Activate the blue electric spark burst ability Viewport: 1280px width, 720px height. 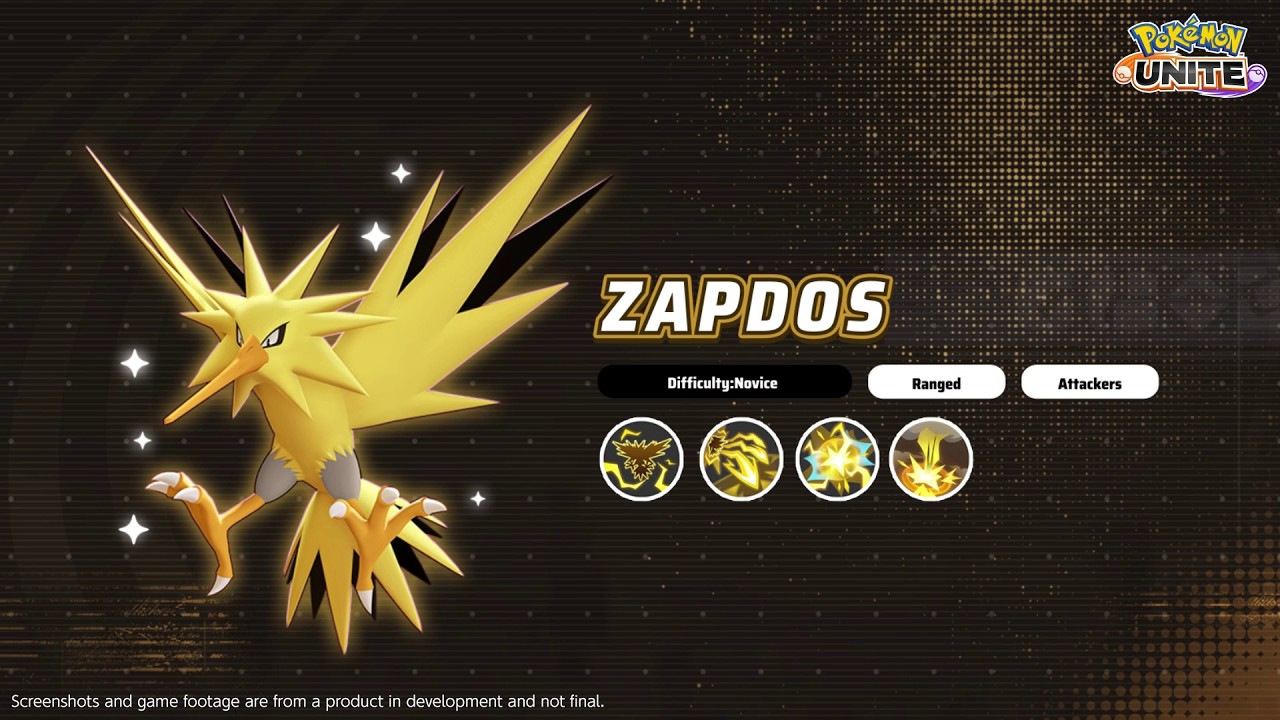coord(837,459)
